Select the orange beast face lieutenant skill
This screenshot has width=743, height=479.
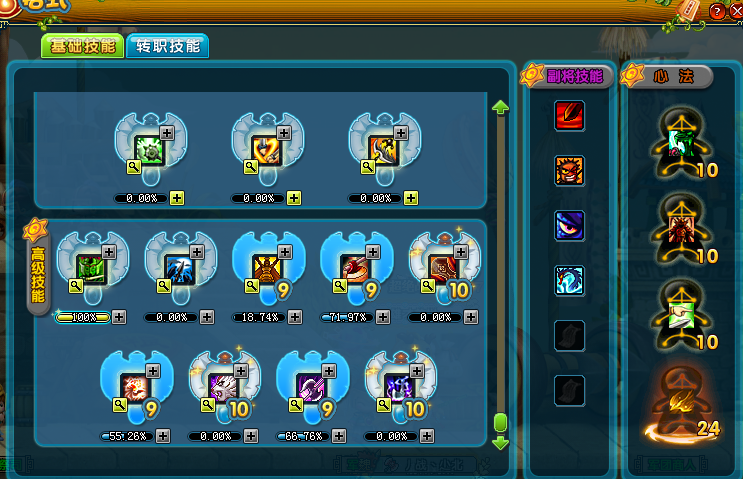[x=569, y=171]
